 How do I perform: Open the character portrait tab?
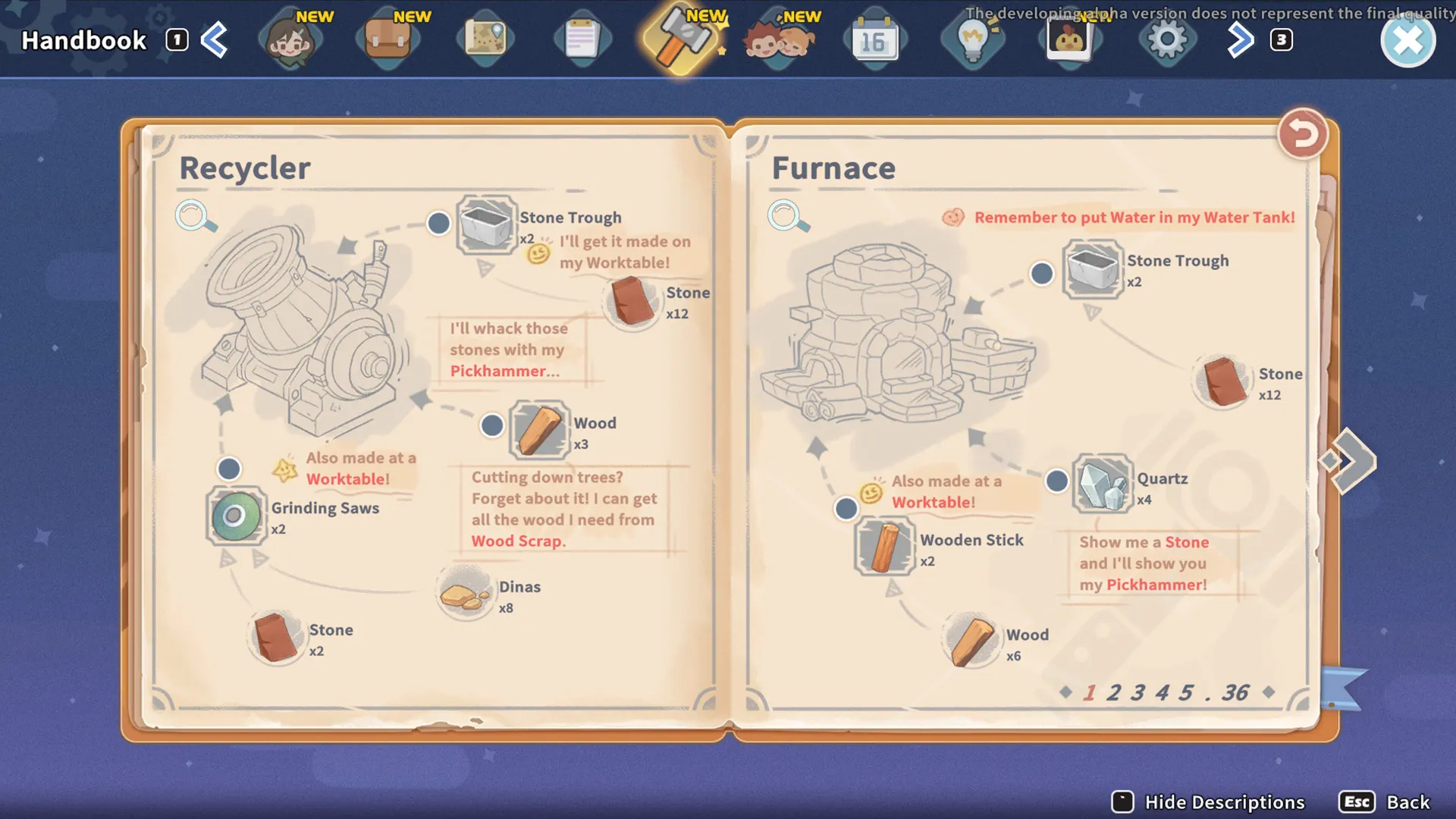(290, 41)
